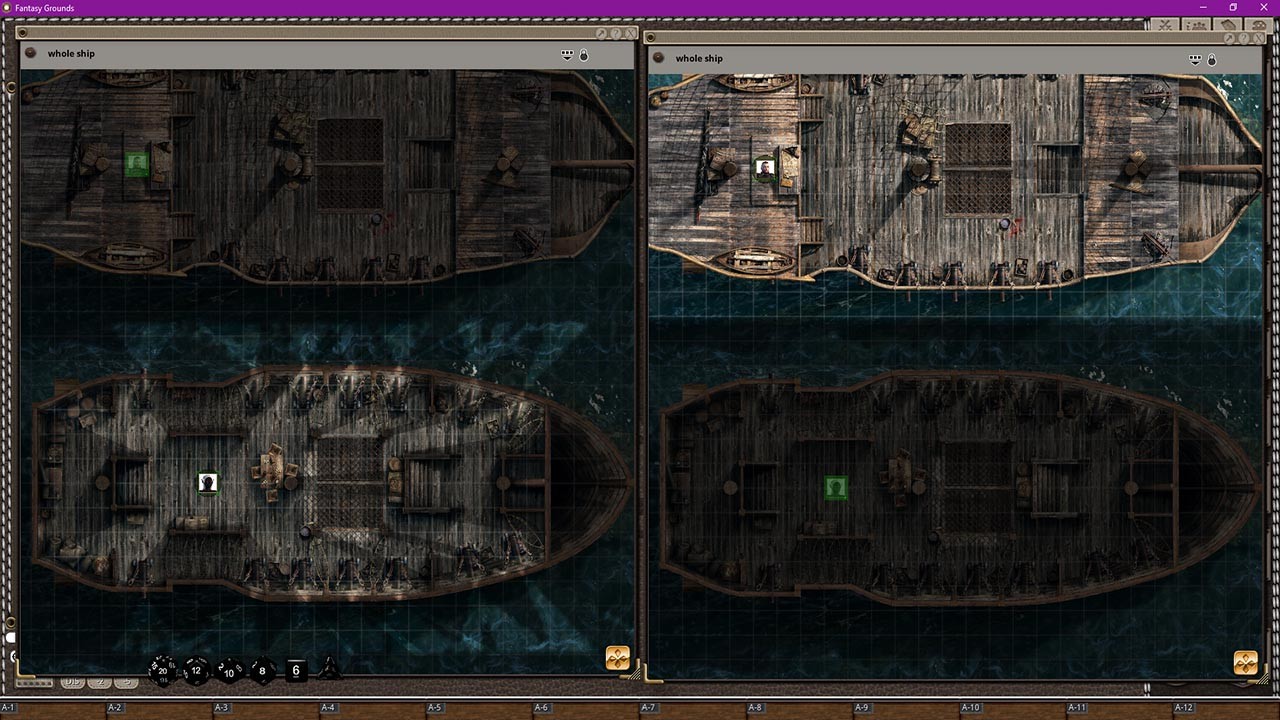This screenshot has width=1280, height=720.
Task: Open the Party Sheet icon in top toolbar
Action: click(x=1196, y=24)
